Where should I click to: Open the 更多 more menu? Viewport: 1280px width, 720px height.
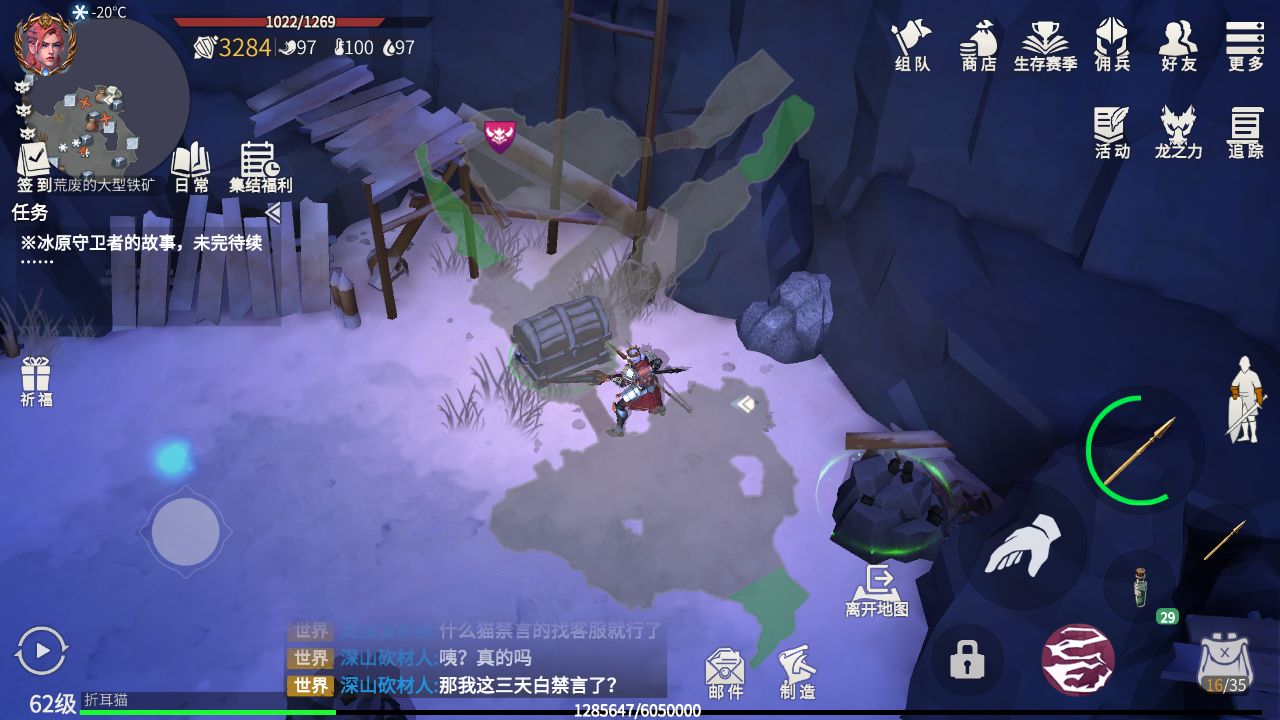pos(1245,45)
